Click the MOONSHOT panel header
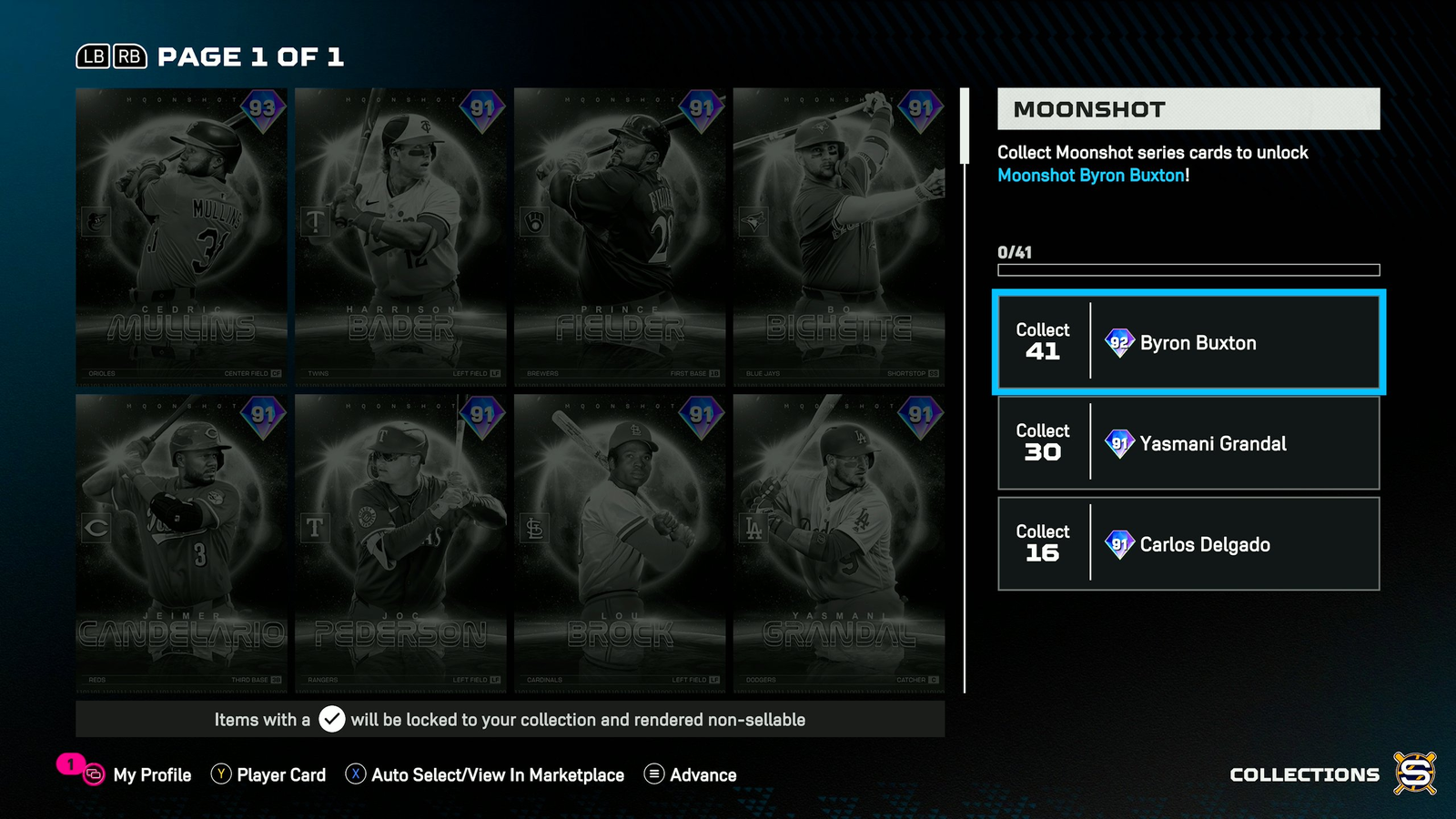 1188,109
